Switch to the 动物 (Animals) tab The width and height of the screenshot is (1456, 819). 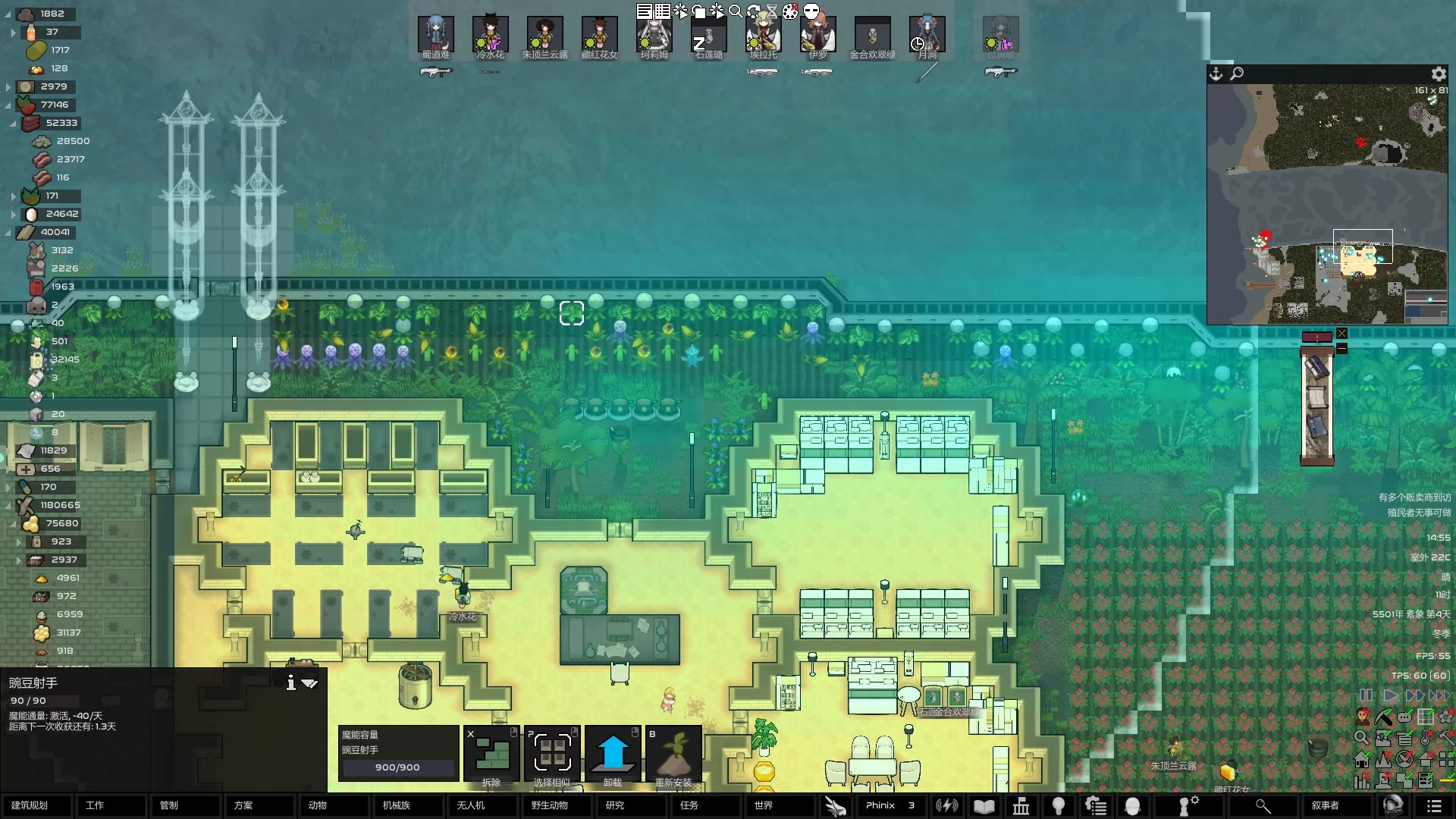click(x=318, y=805)
